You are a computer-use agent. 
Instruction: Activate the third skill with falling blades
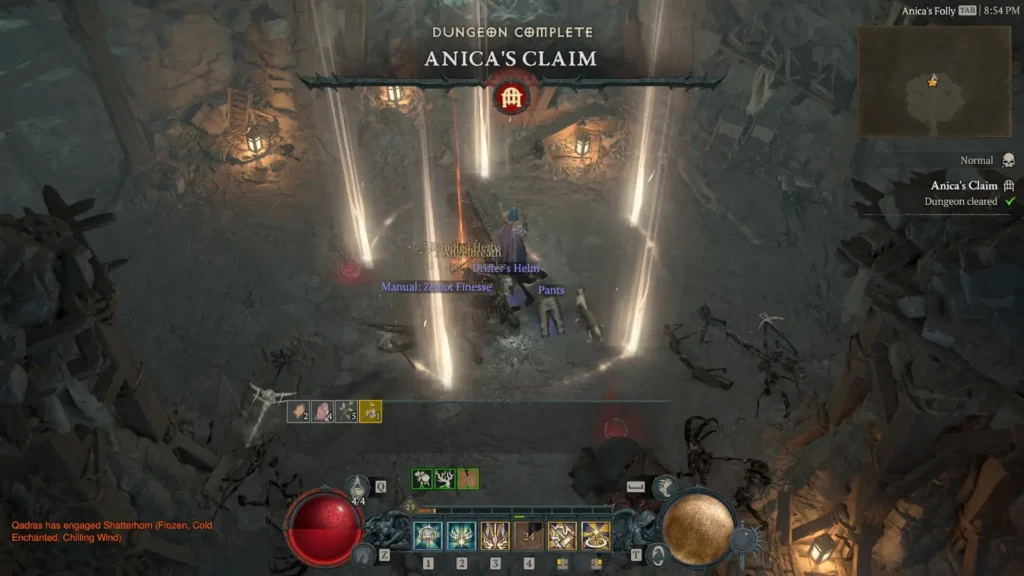pos(496,536)
